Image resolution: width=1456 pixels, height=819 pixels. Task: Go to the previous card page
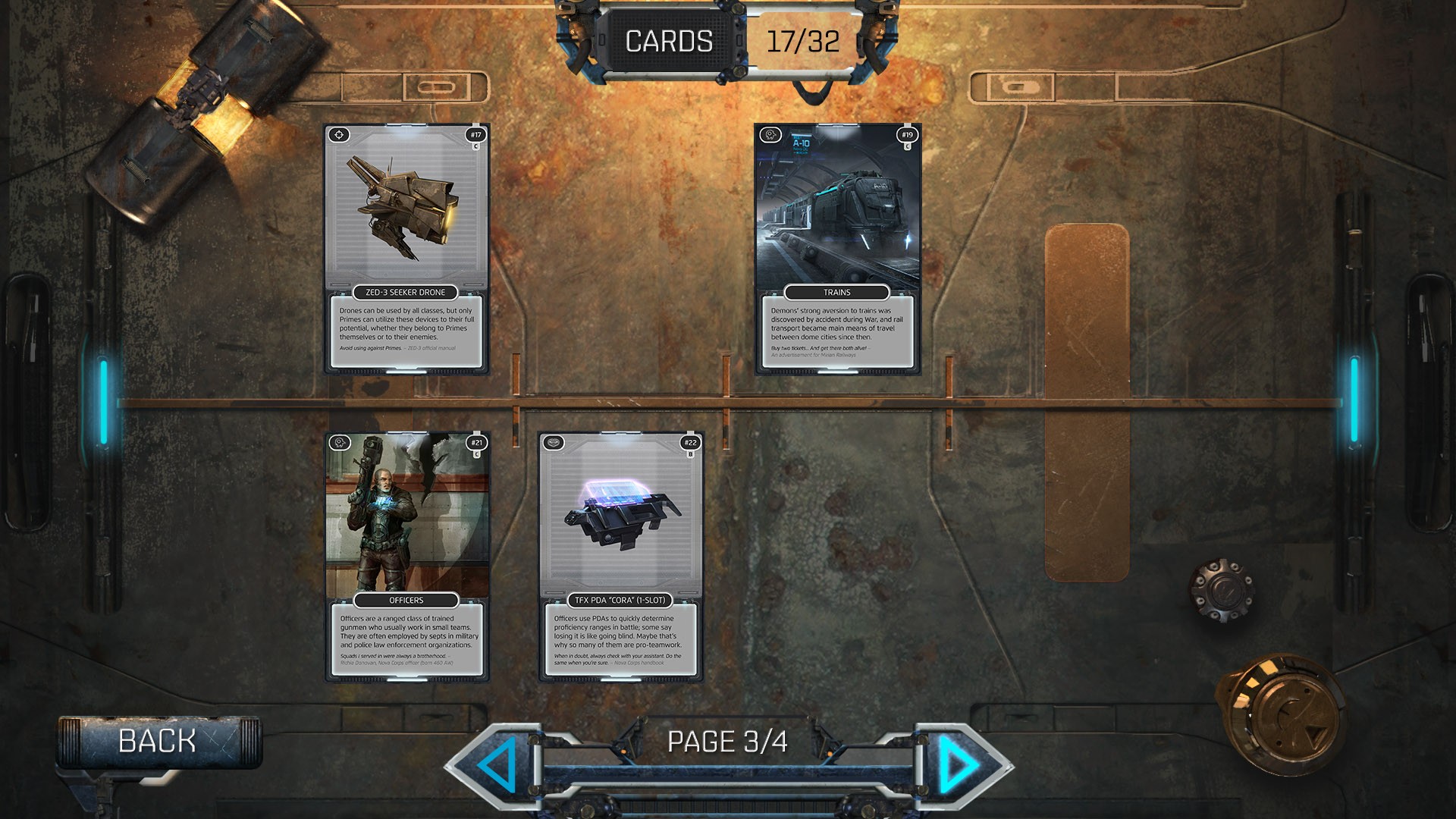pos(498,764)
